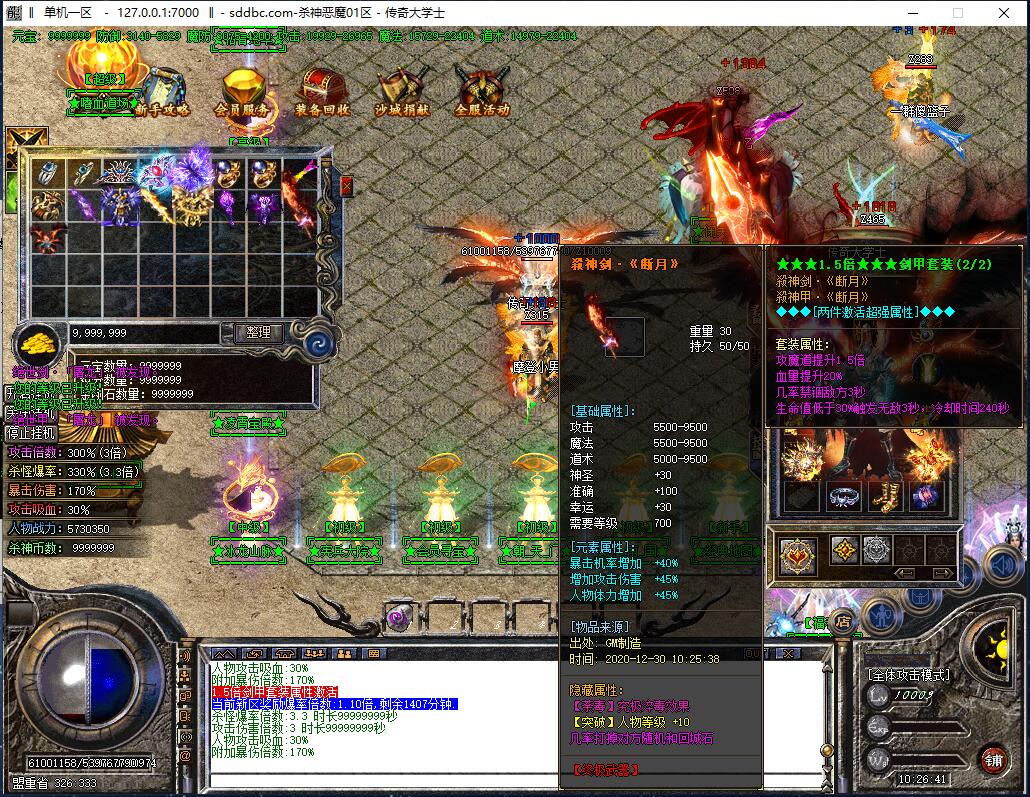
Task: Click the 停止挂机 stop auto-play button
Action: 32,433
